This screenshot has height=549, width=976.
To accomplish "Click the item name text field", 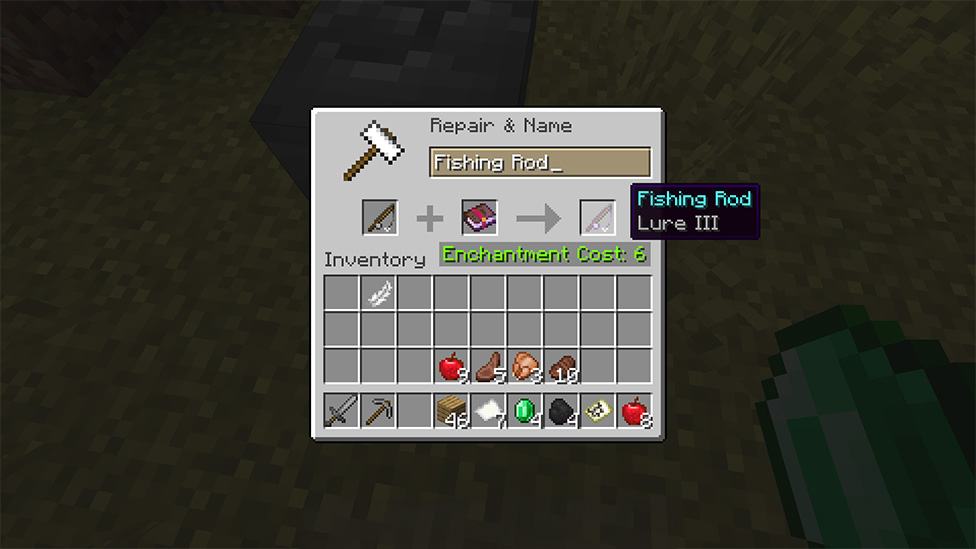I will 540,163.
